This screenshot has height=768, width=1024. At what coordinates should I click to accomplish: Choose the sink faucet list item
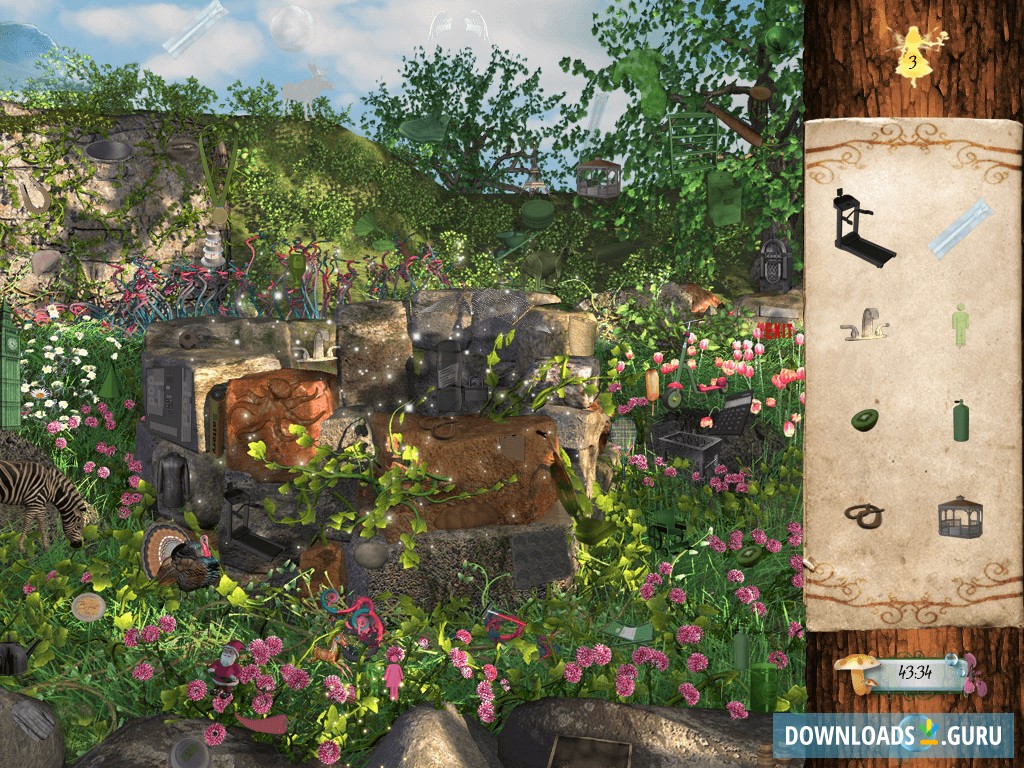865,325
